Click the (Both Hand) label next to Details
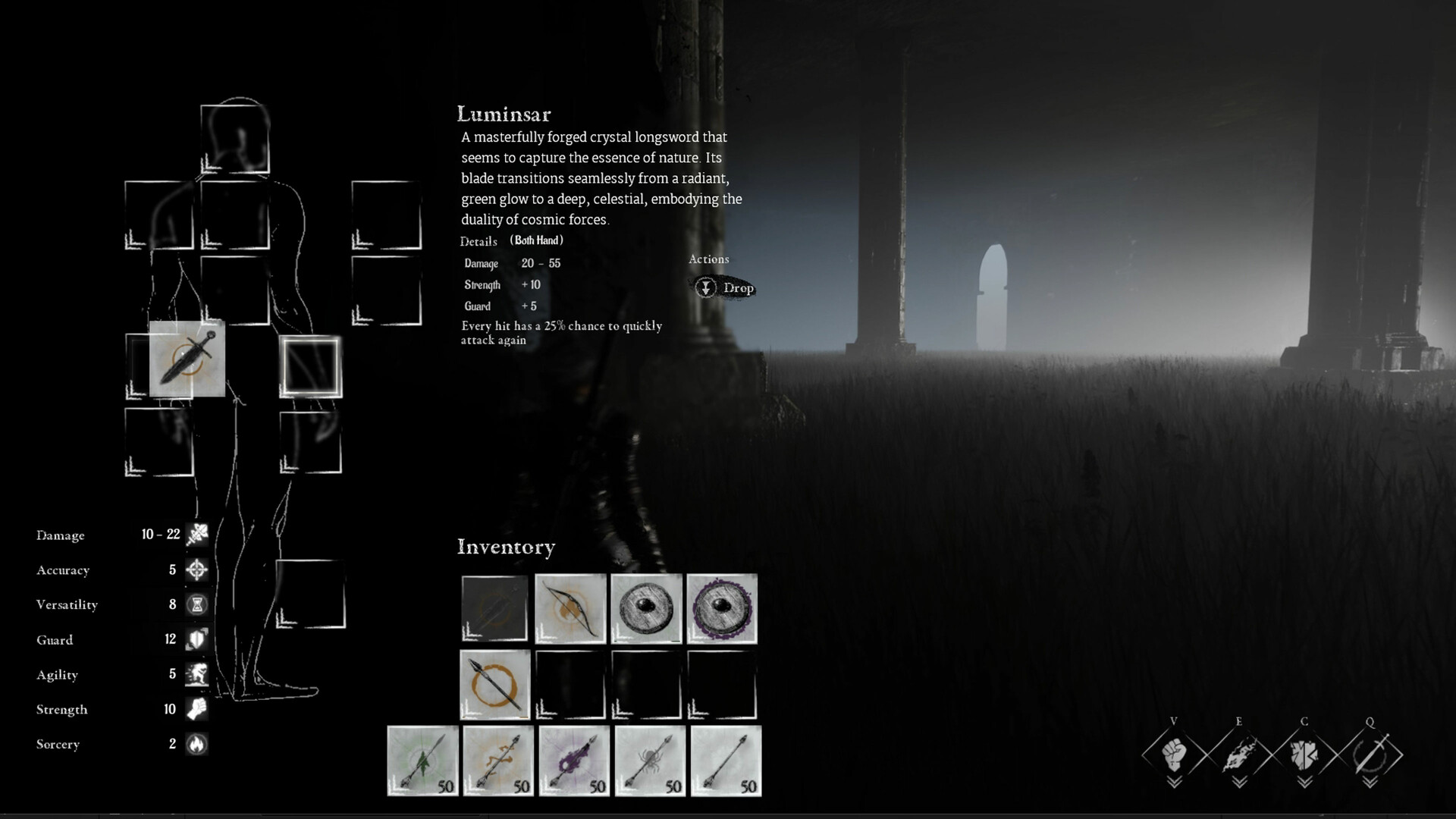Image resolution: width=1456 pixels, height=819 pixels. (x=536, y=240)
